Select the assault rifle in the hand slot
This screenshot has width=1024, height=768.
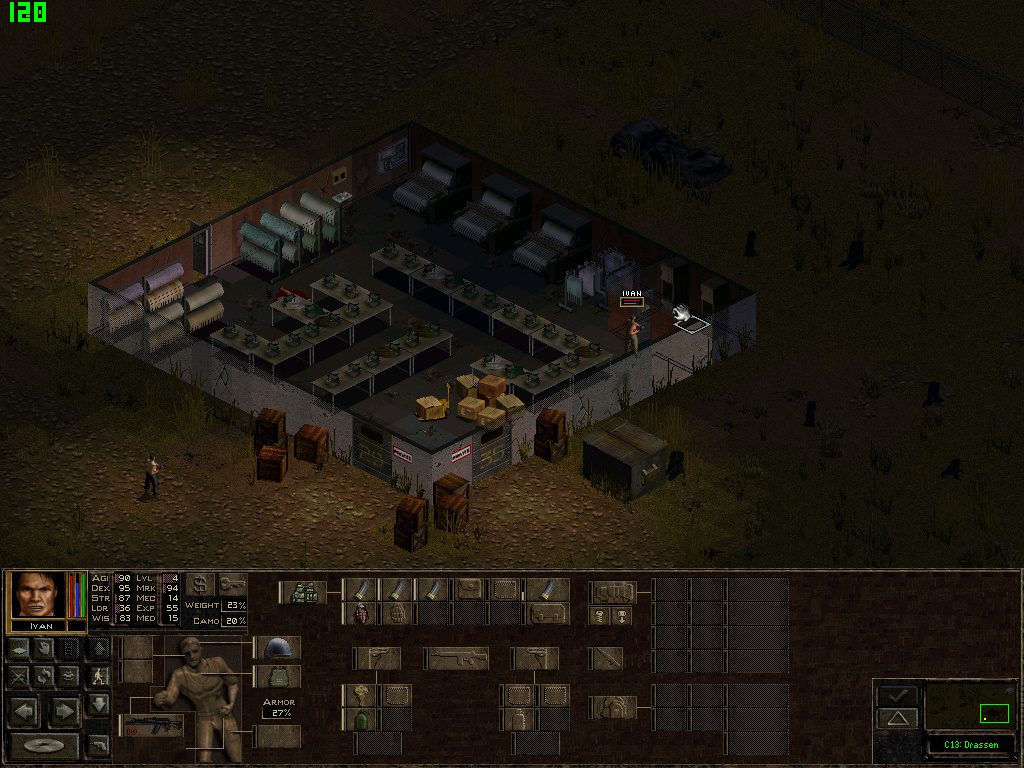click(x=152, y=725)
